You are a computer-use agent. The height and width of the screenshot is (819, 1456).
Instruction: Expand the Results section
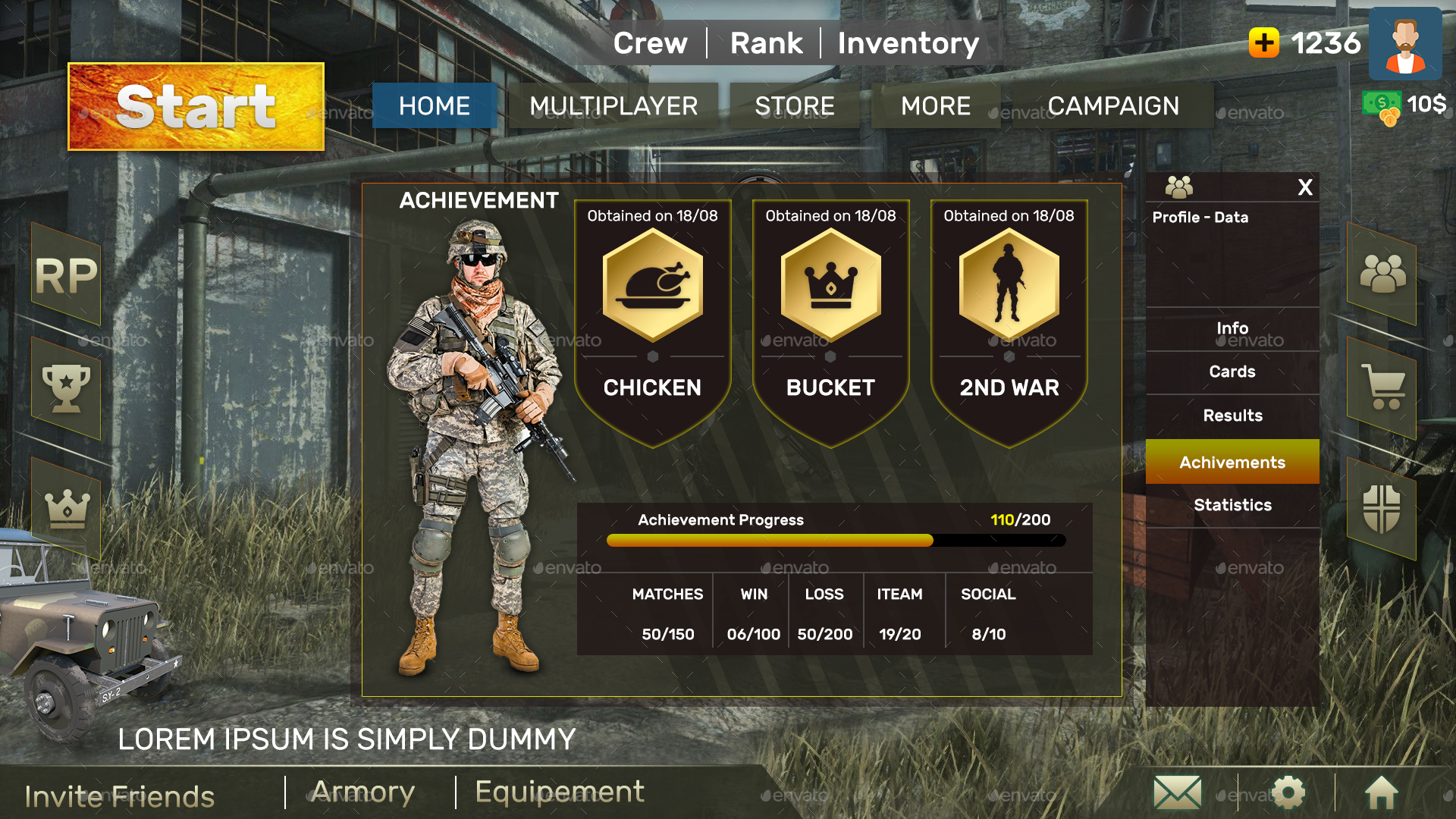click(x=1232, y=416)
